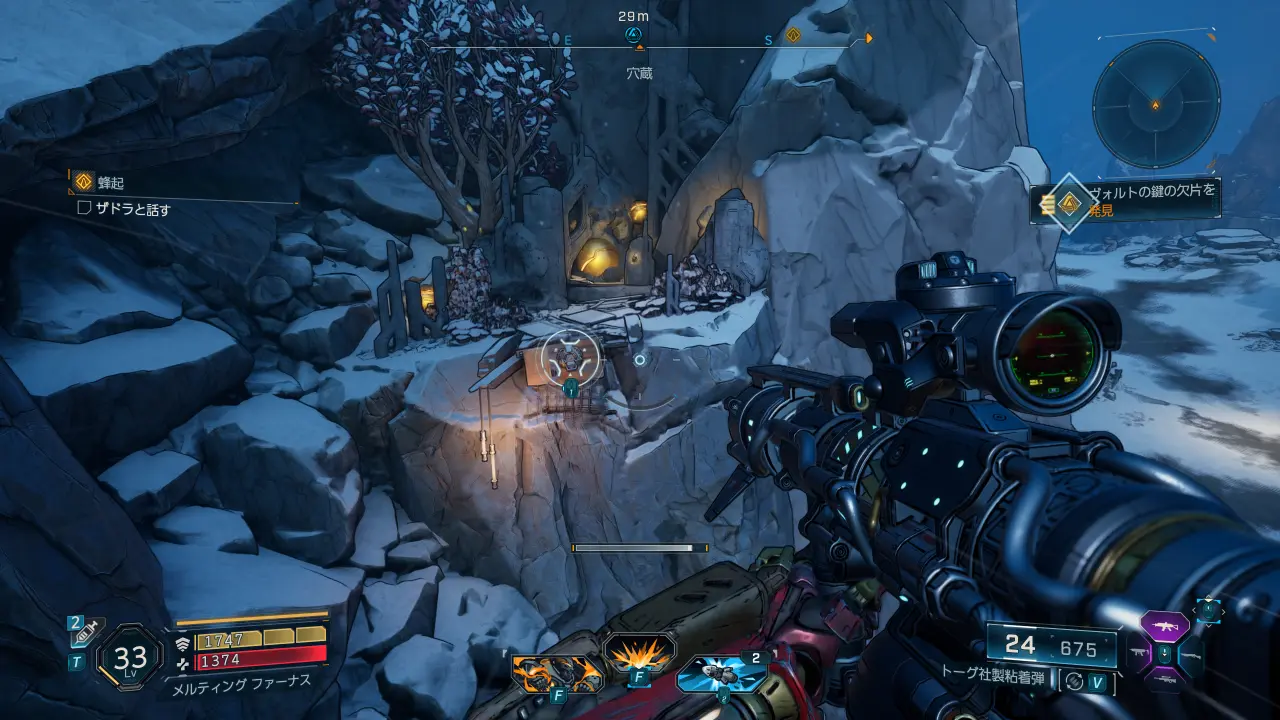Click the weapon mode swap icon

pyautogui.click(x=1073, y=681)
